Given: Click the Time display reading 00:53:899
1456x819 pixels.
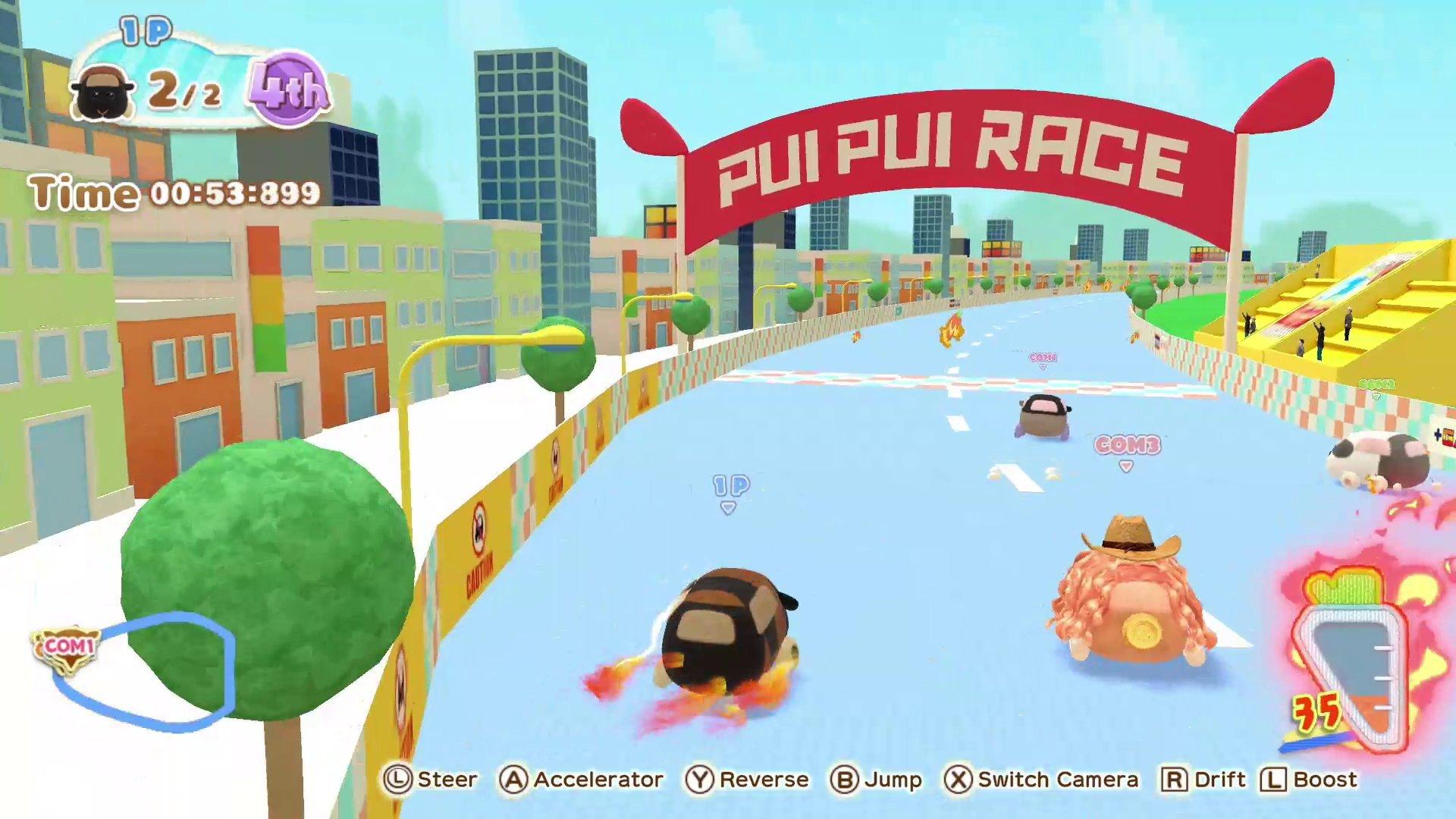Looking at the screenshot, I should point(173,193).
